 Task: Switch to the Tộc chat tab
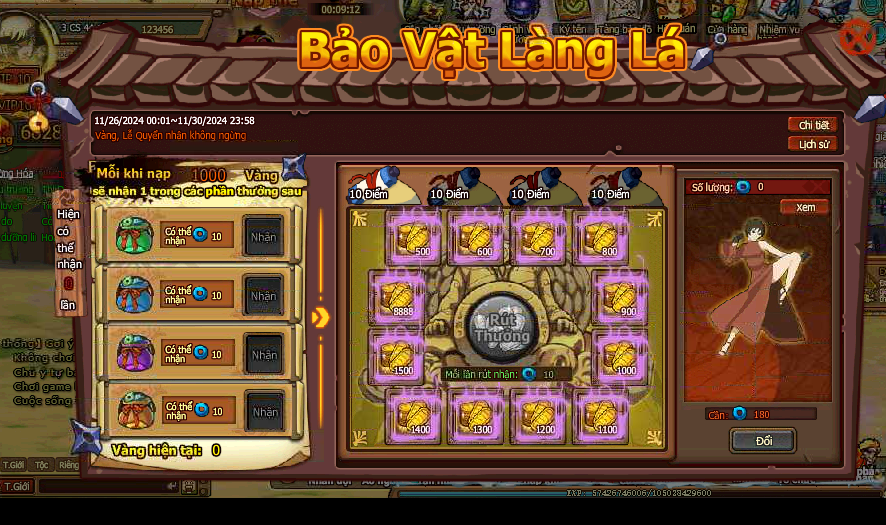[42, 465]
